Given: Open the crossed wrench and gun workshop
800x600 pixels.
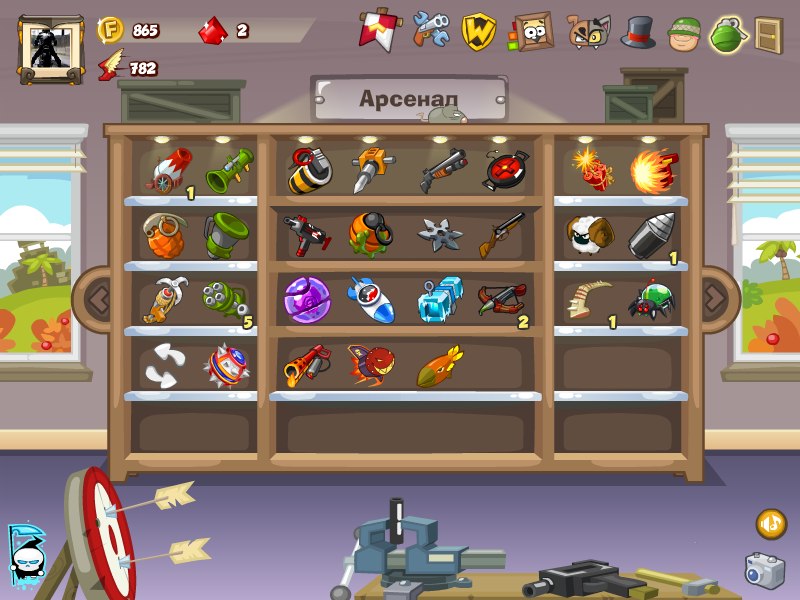Looking at the screenshot, I should (x=431, y=30).
